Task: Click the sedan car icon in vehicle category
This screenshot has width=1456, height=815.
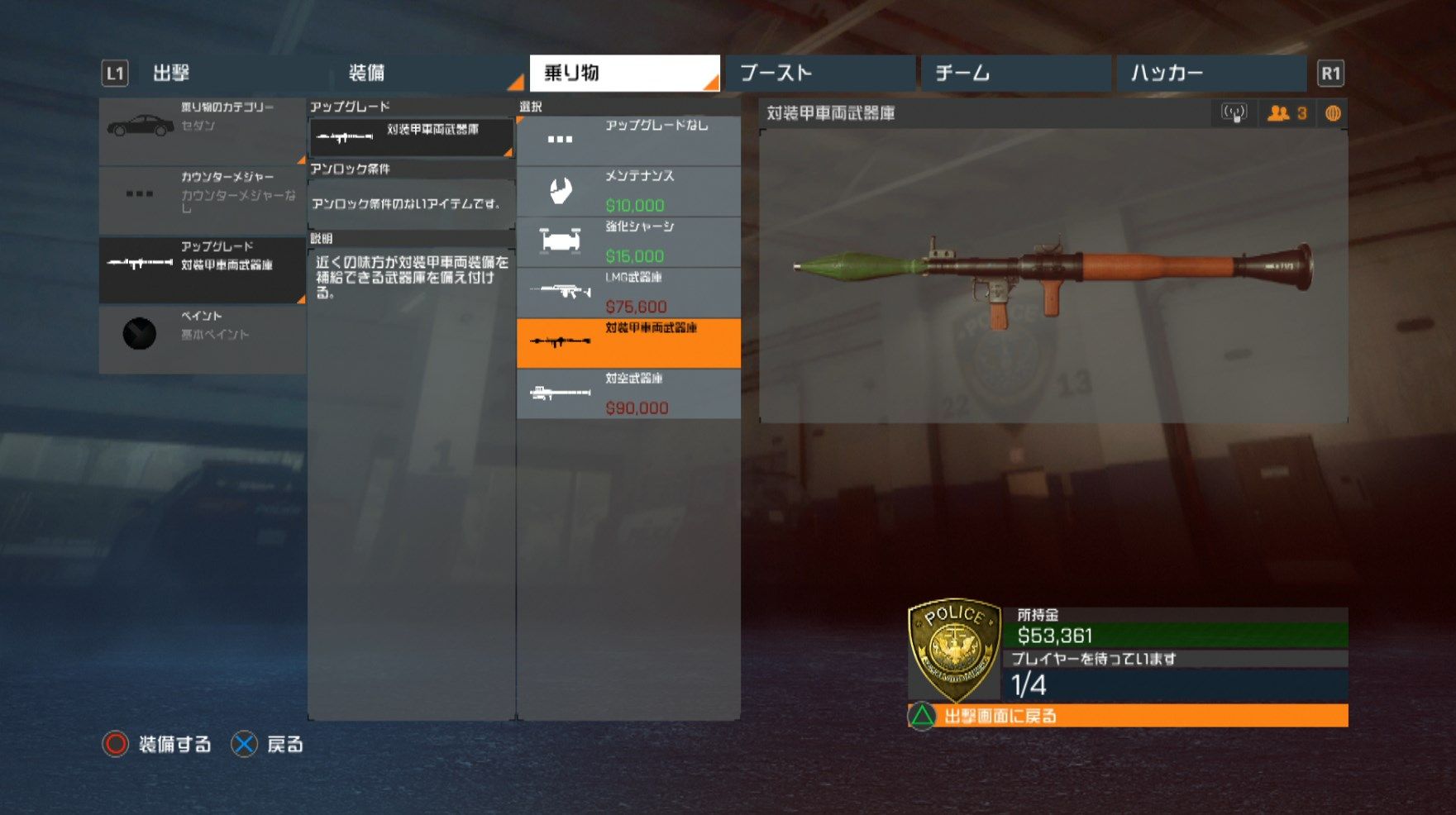Action: pyautogui.click(x=138, y=126)
